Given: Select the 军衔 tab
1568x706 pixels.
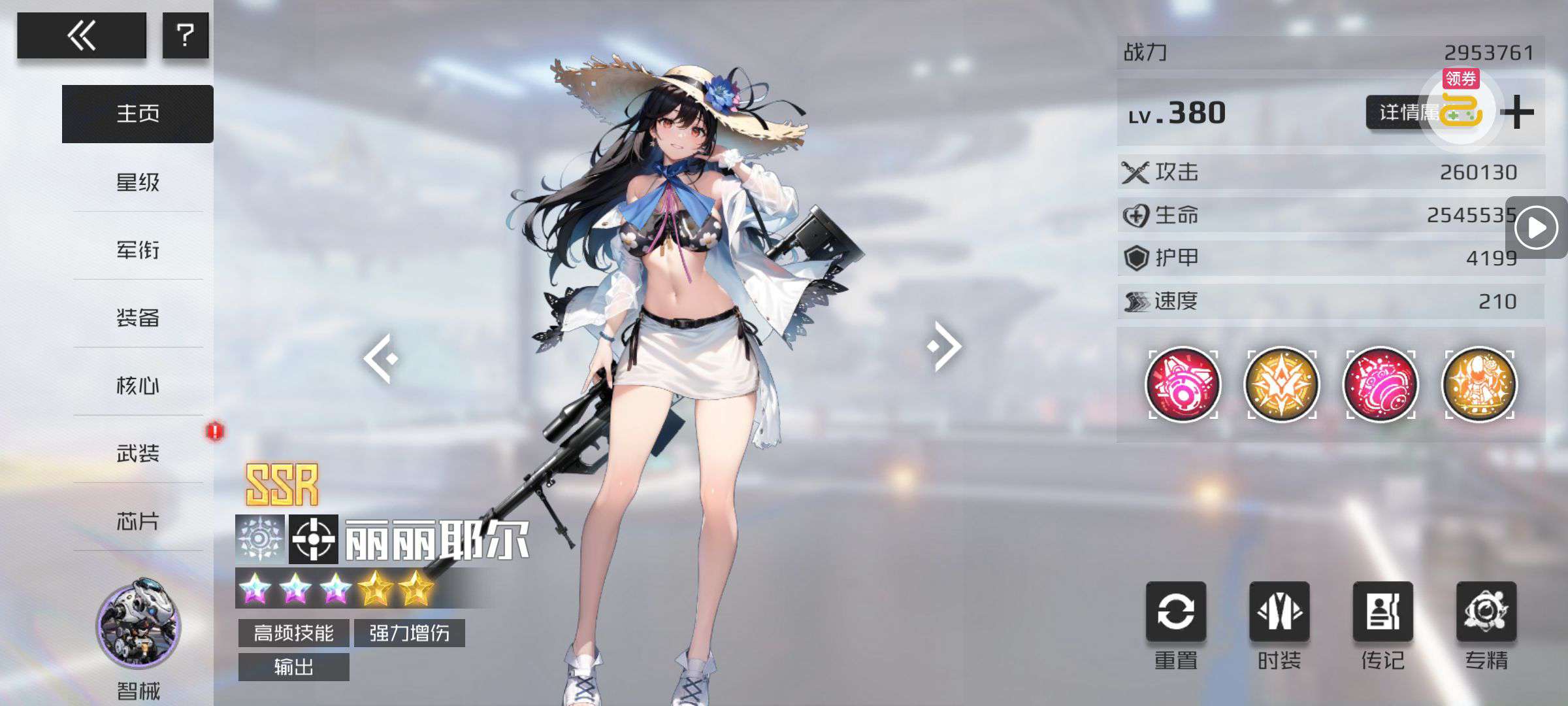Looking at the screenshot, I should tap(138, 250).
